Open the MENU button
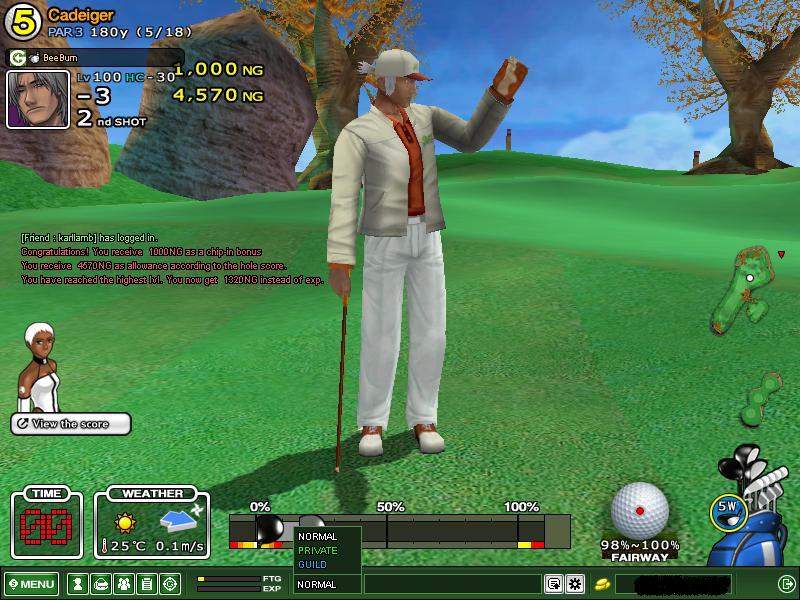The width and height of the screenshot is (800, 600). 32,584
